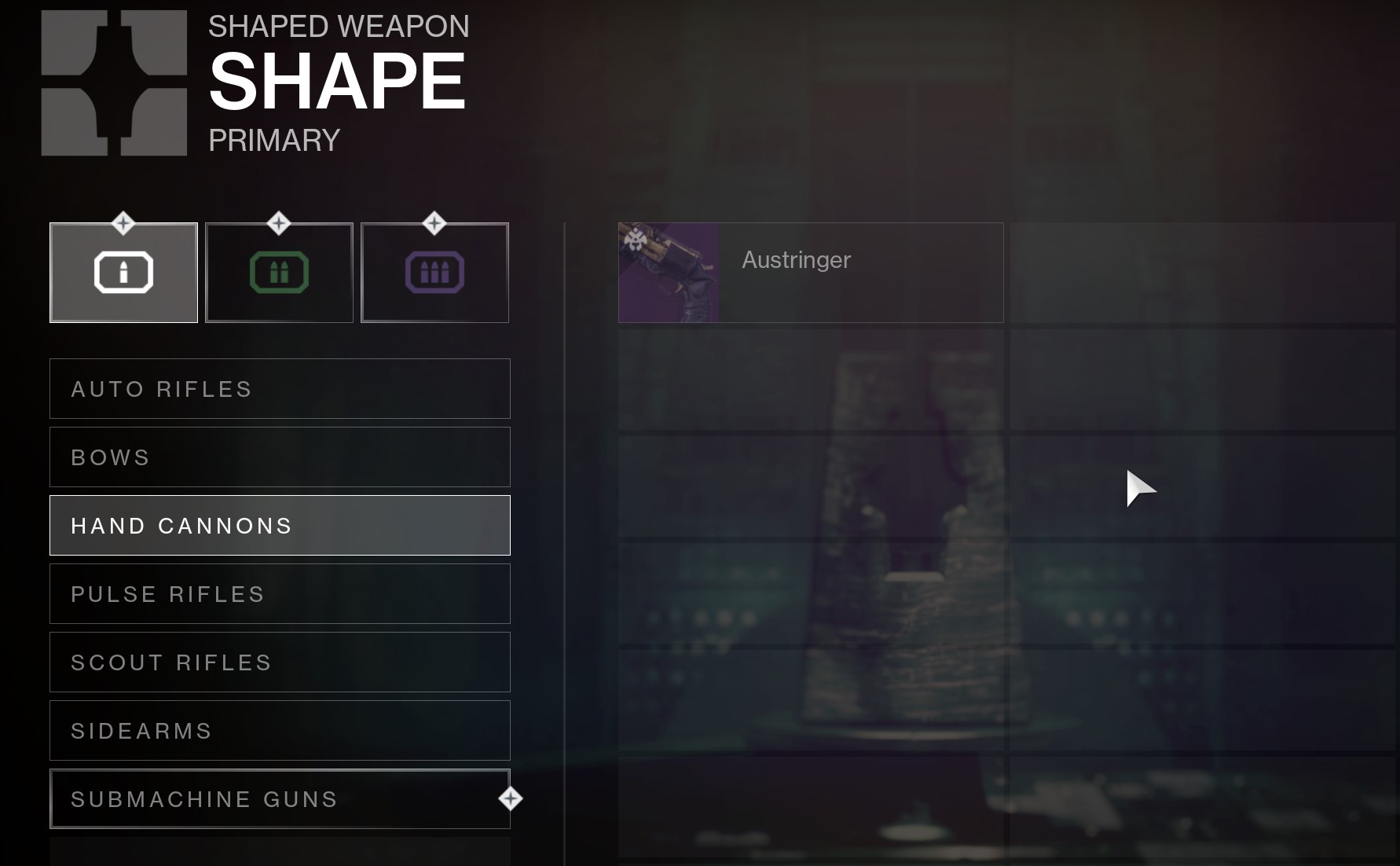
Task: Switch to the purple Heavy ammo tab
Action: [x=434, y=273]
